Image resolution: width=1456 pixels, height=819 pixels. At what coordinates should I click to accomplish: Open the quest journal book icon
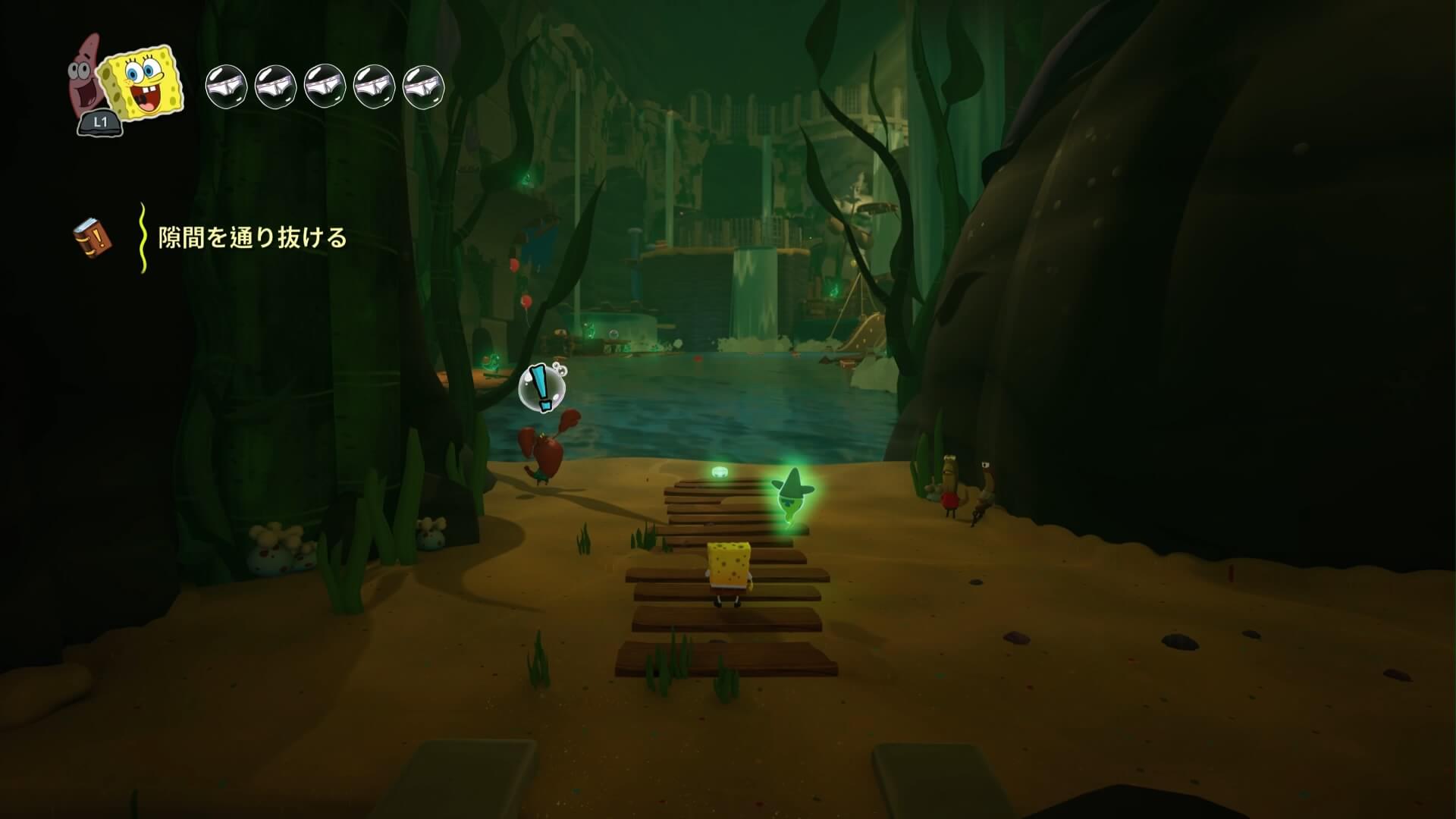93,238
